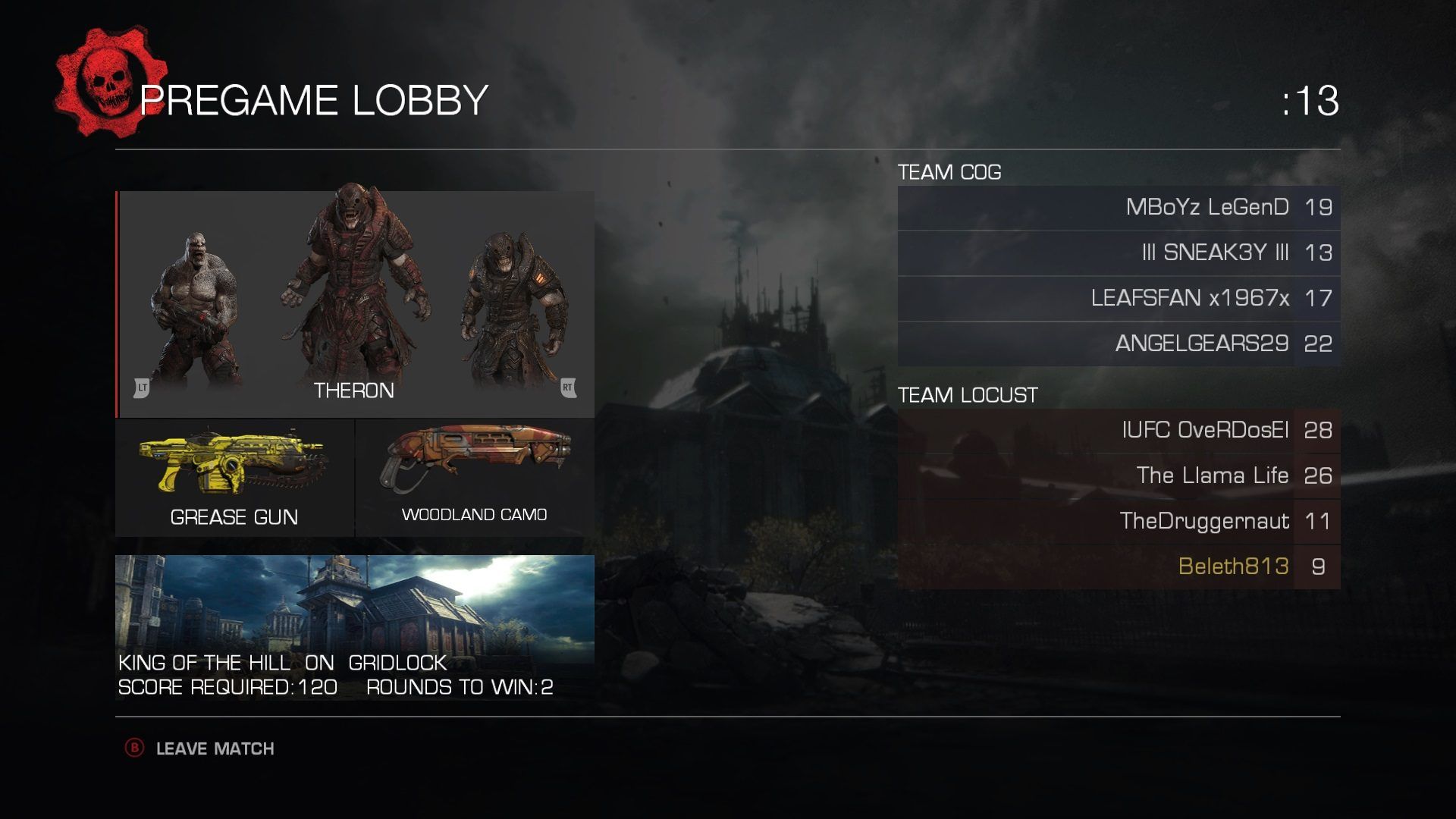Viewport: 1456px width, 819px height.
Task: Pick the Woodland Camo shotgun skin
Action: (x=475, y=478)
